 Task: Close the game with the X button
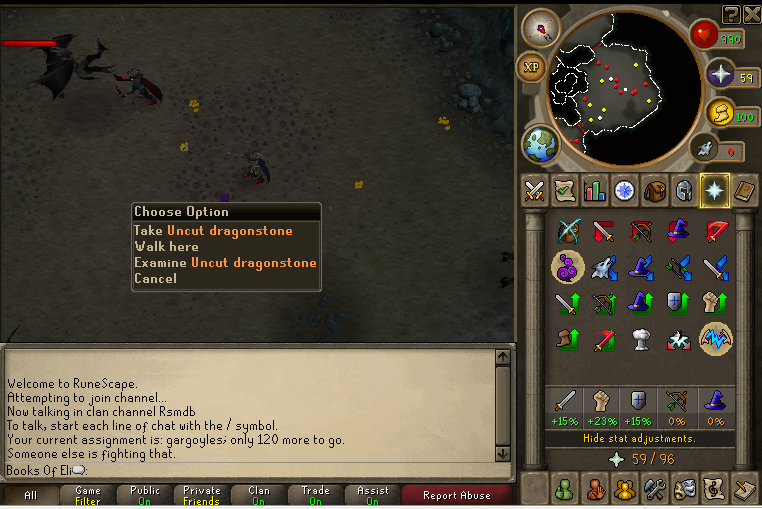tap(751, 13)
